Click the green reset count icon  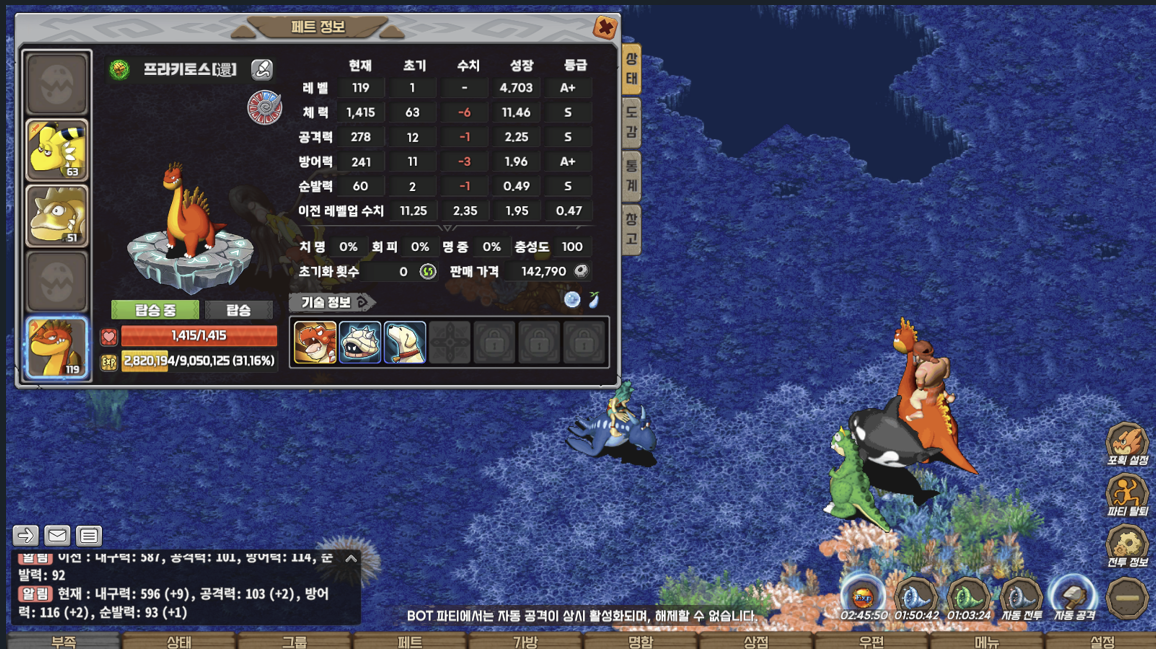427,272
